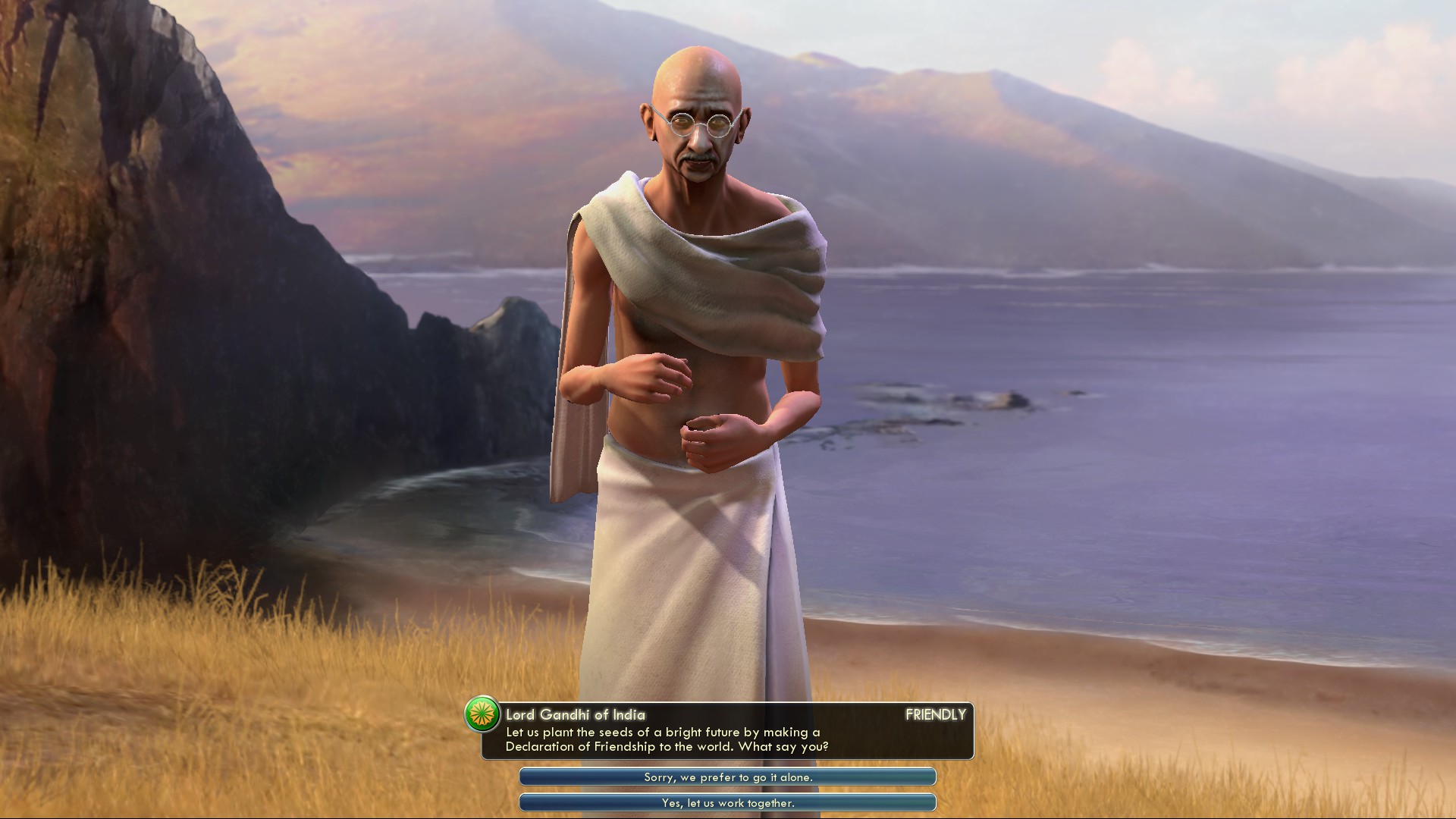Image resolution: width=1456 pixels, height=819 pixels.
Task: Decline with "Sorry, we prefer to go it alone"
Action: (727, 777)
